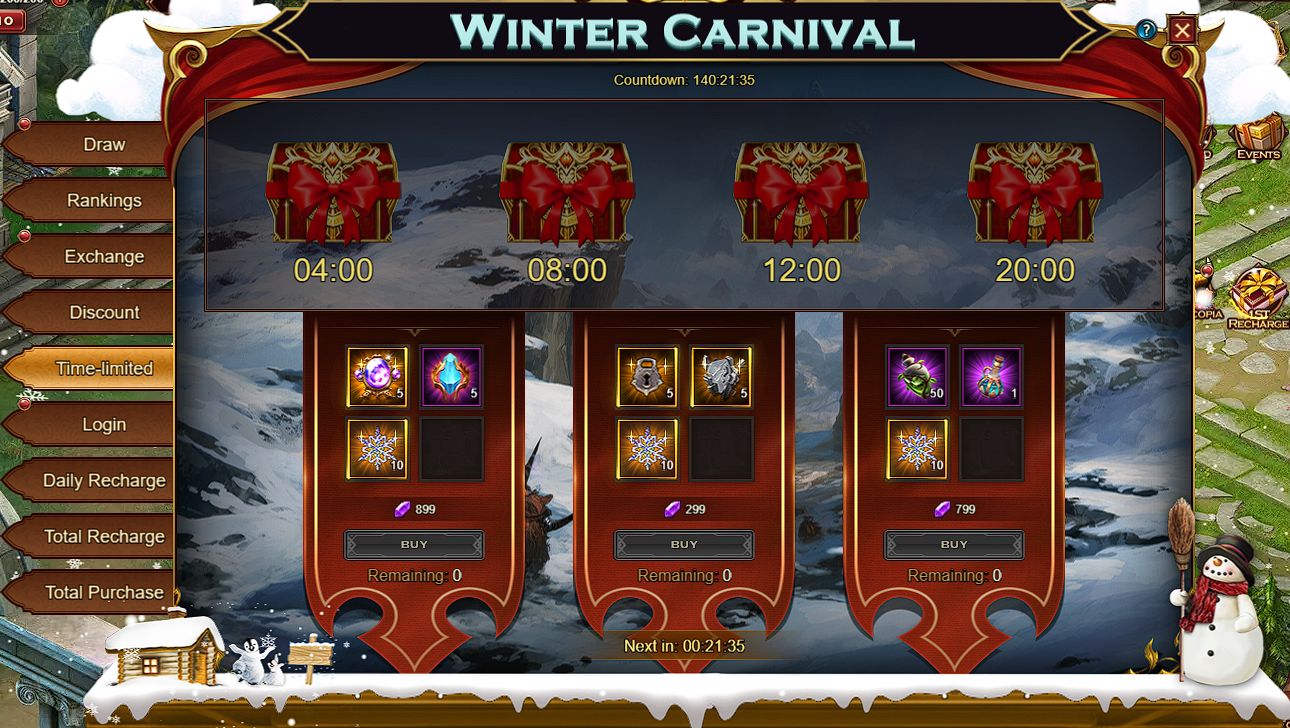
Task: Inspect the green goblin potion item
Action: (x=917, y=377)
